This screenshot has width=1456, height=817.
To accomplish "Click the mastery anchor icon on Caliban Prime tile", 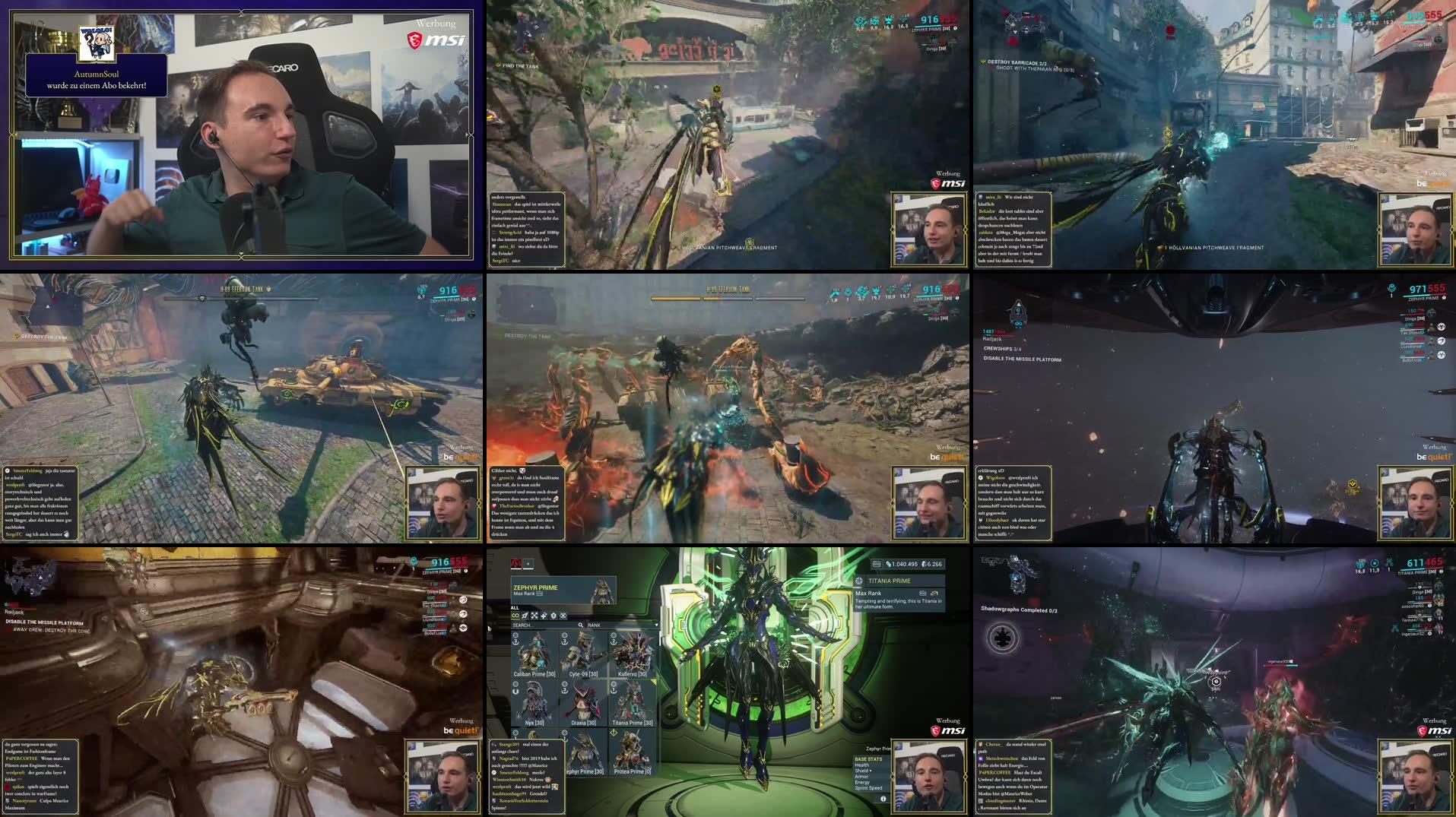I will [x=515, y=641].
